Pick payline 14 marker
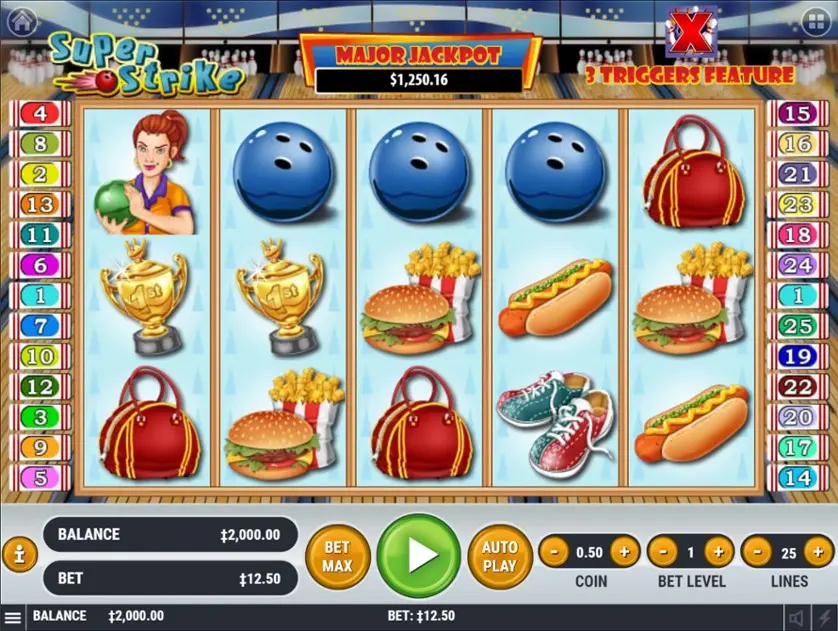Image resolution: width=838 pixels, height=631 pixels. tap(797, 478)
